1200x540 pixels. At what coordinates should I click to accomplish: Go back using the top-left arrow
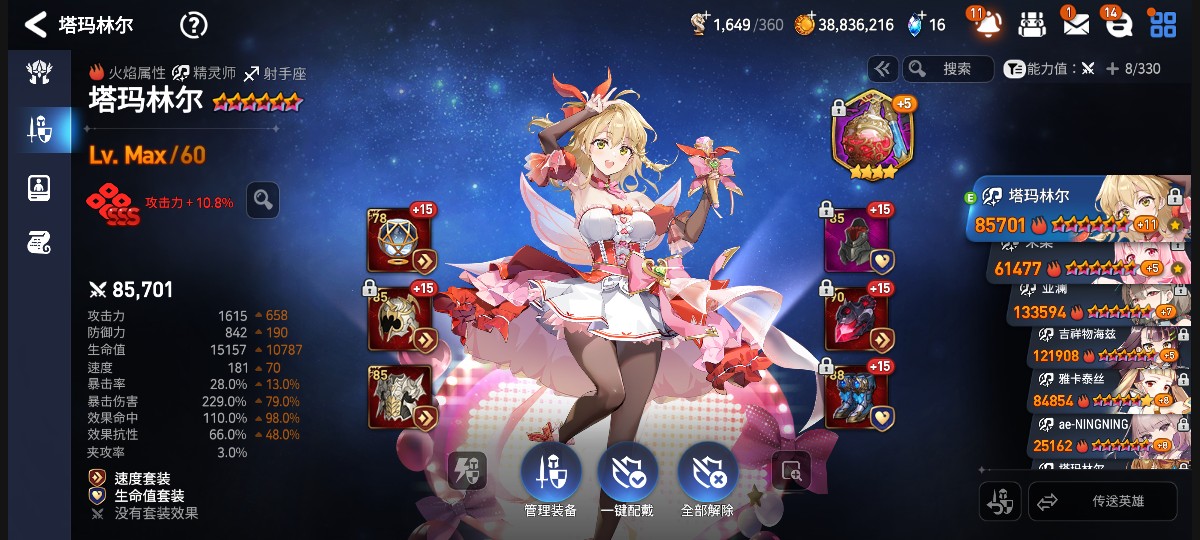pyautogui.click(x=36, y=24)
